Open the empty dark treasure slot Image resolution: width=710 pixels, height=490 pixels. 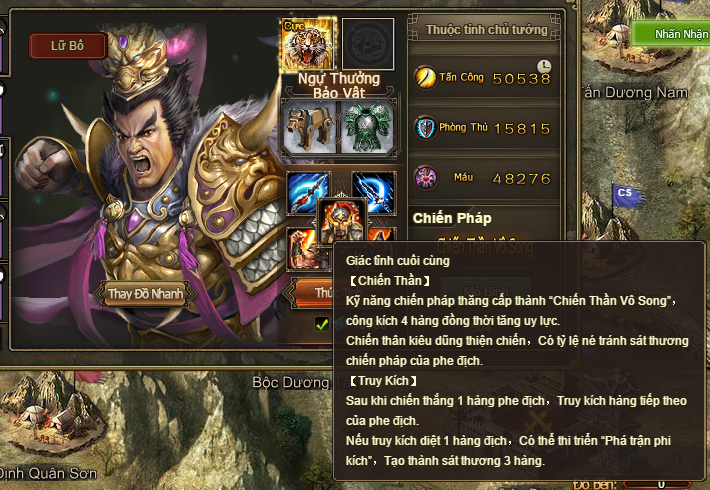pyautogui.click(x=367, y=44)
